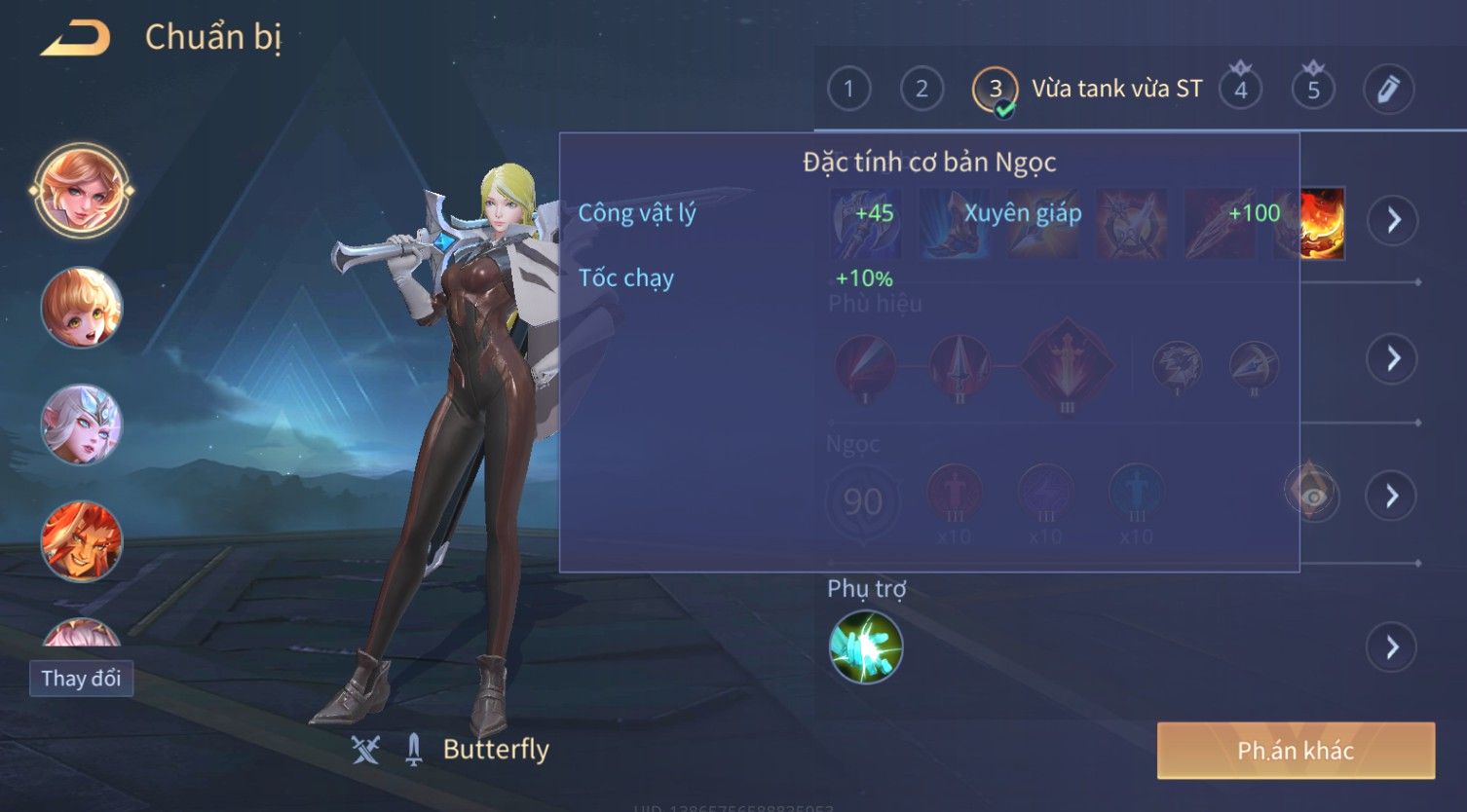1467x812 pixels.
Task: Switch to locked preset slot 4
Action: click(1240, 90)
